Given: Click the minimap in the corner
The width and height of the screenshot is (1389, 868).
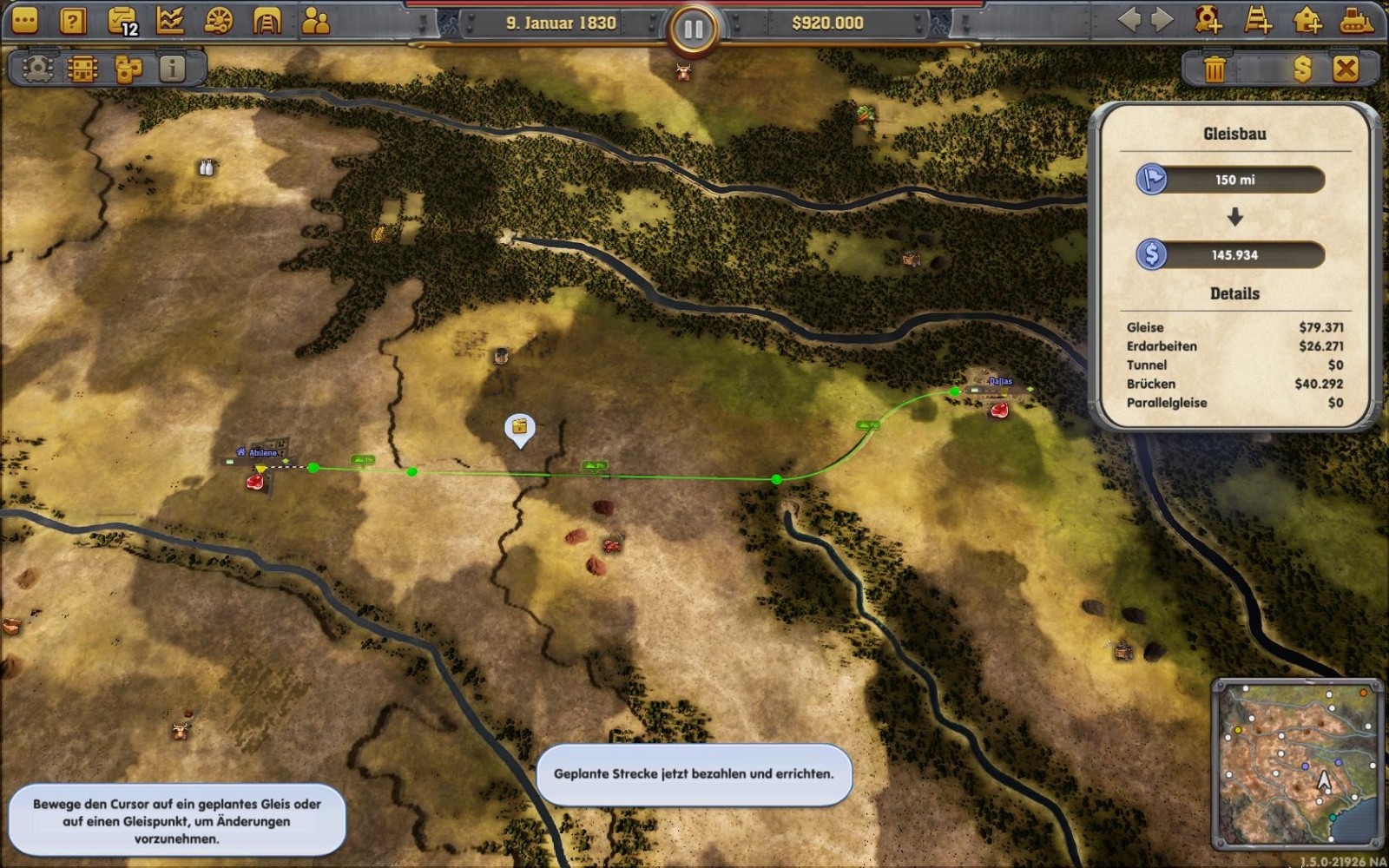Looking at the screenshot, I should tap(1297, 763).
